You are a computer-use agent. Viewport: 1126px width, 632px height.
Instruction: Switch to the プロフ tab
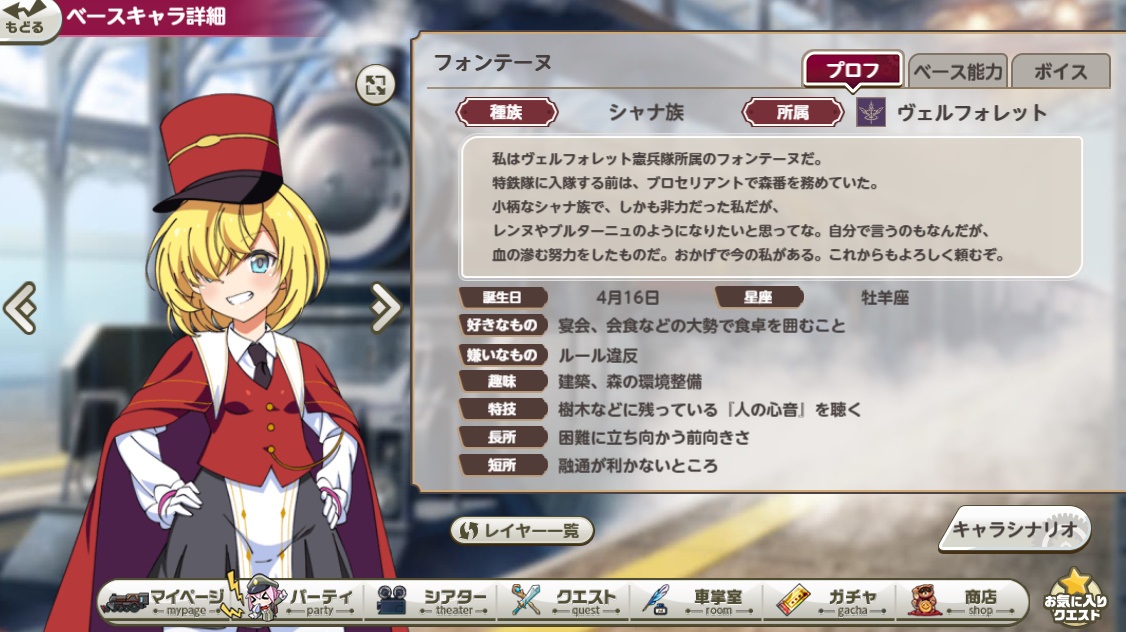point(853,71)
